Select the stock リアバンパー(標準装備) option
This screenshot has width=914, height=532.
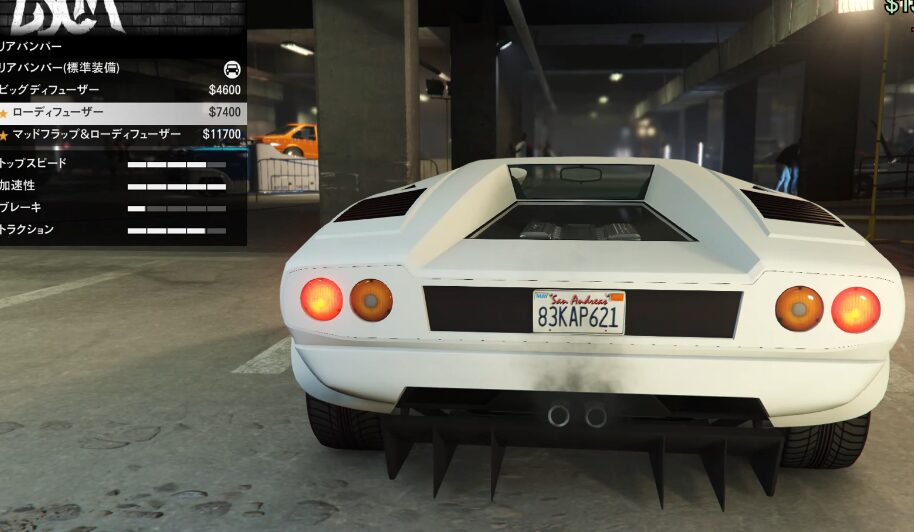pos(120,68)
